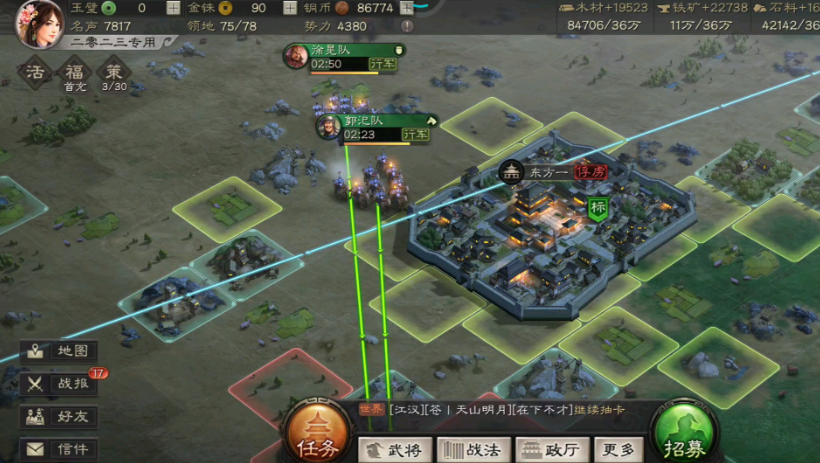View 战报 battle reports
Viewport: 820px width, 463px height.
pyautogui.click(x=61, y=383)
